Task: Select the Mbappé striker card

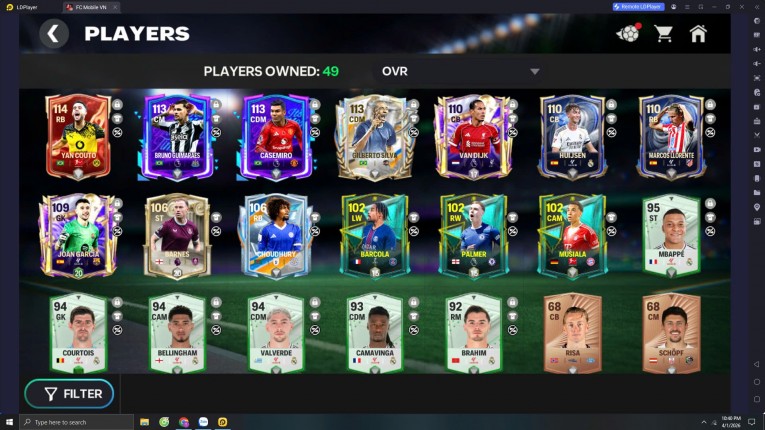Action: (670, 235)
